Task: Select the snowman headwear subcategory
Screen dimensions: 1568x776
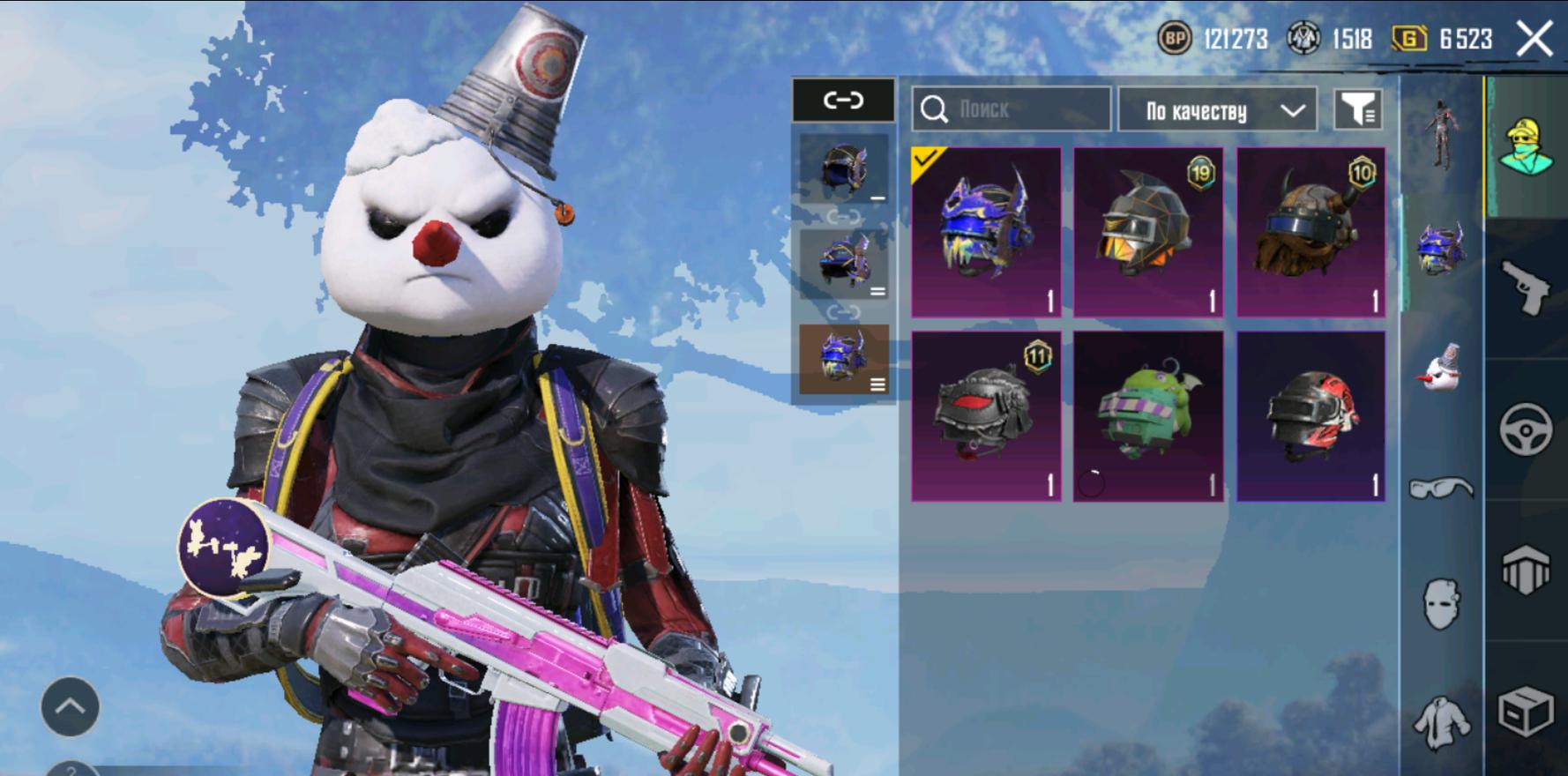Action: [x=1441, y=367]
